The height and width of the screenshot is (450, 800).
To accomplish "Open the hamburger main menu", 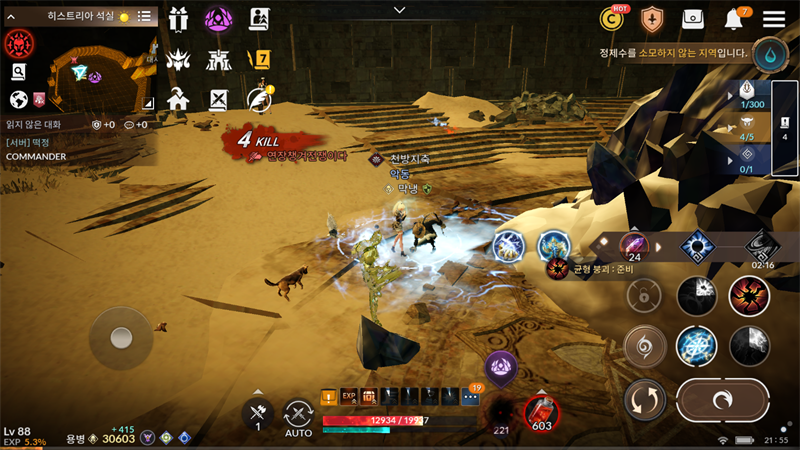I will tap(774, 19).
